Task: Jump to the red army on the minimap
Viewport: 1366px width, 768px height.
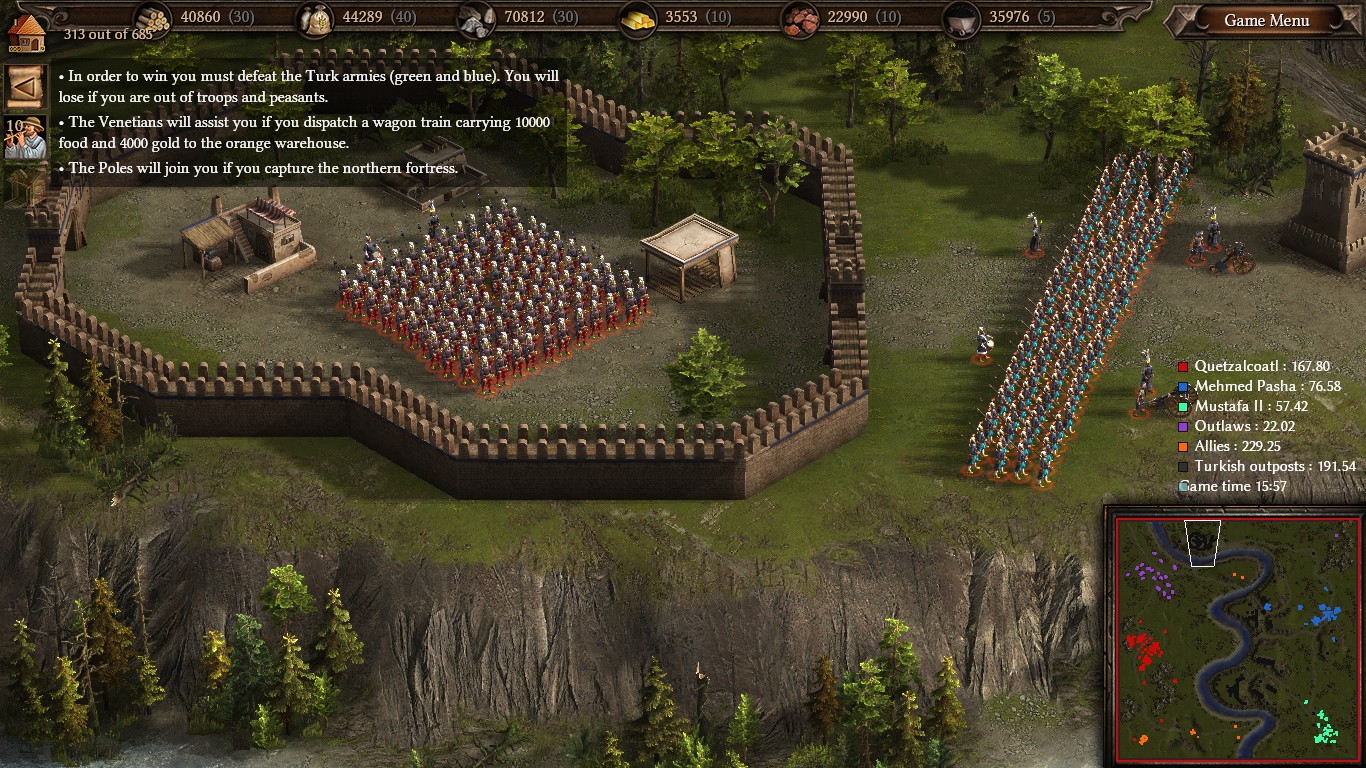Action: point(1143,650)
